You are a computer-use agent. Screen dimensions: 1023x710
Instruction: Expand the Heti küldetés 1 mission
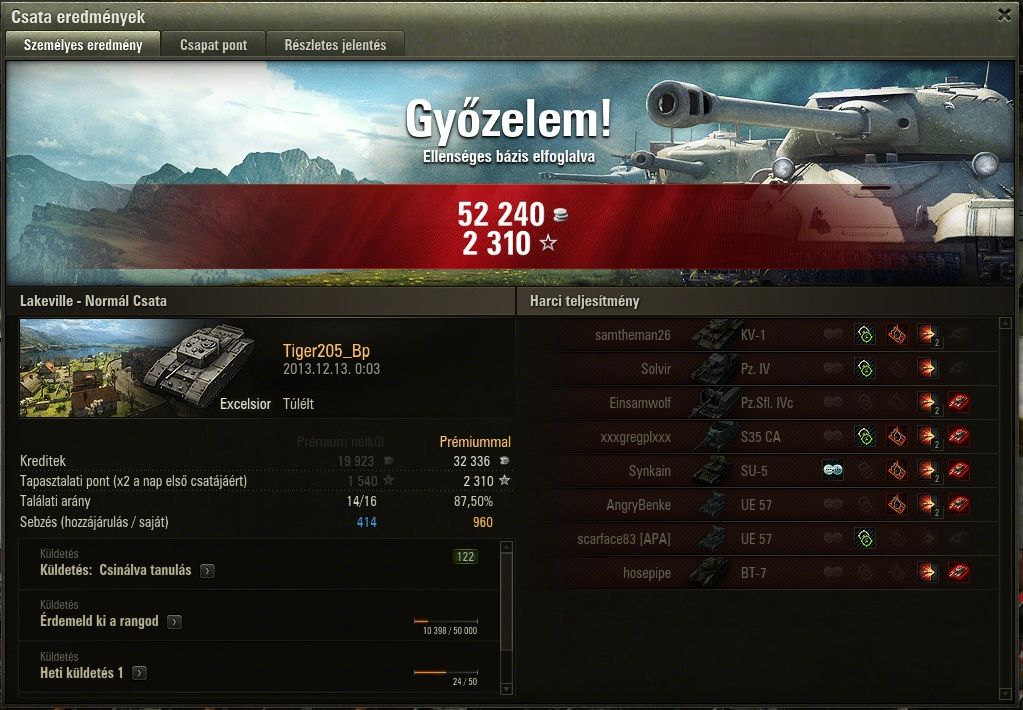click(139, 673)
